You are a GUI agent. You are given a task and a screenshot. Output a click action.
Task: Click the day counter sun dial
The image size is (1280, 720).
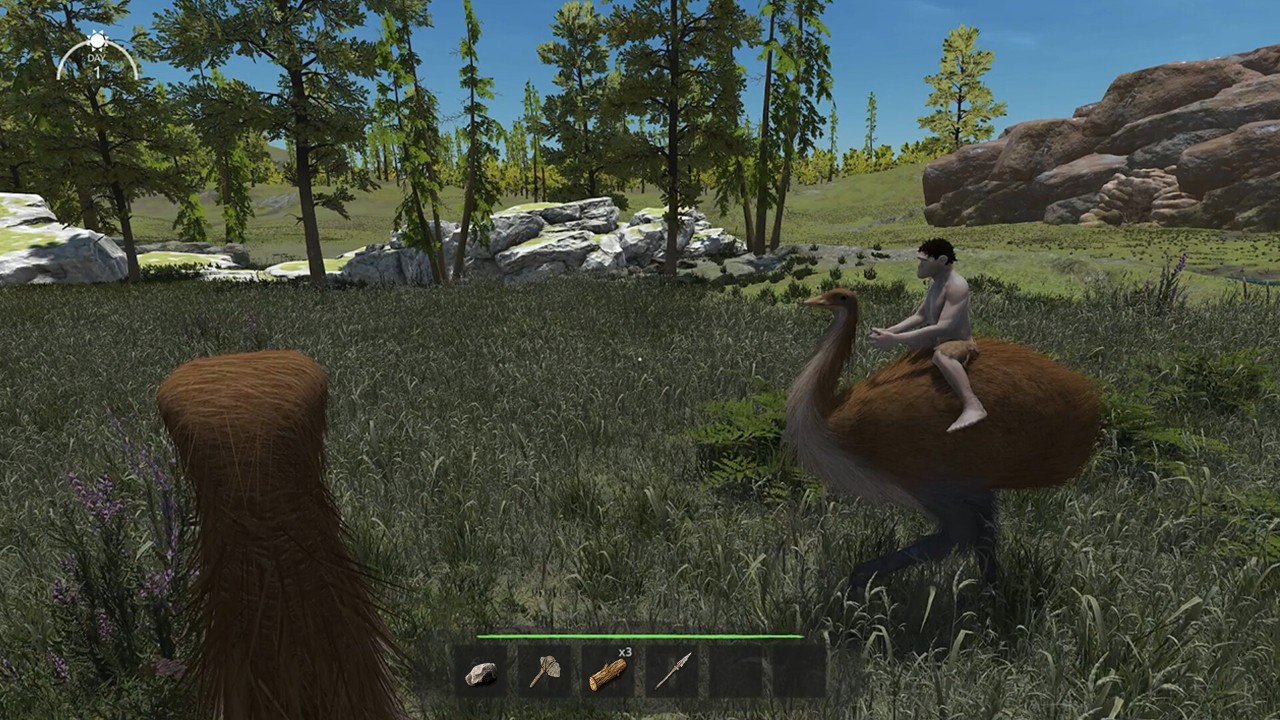click(96, 57)
